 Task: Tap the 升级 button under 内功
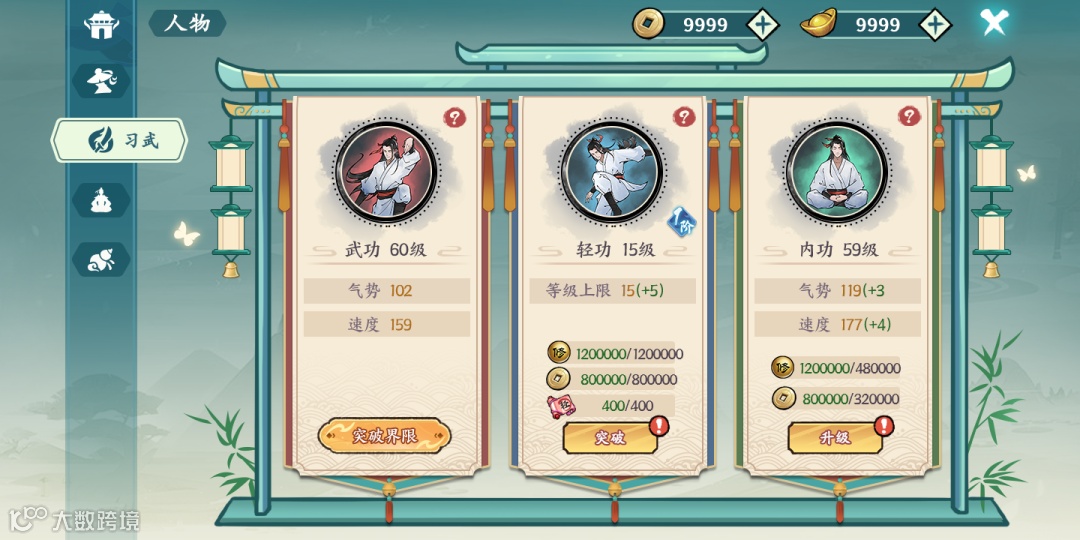834,437
